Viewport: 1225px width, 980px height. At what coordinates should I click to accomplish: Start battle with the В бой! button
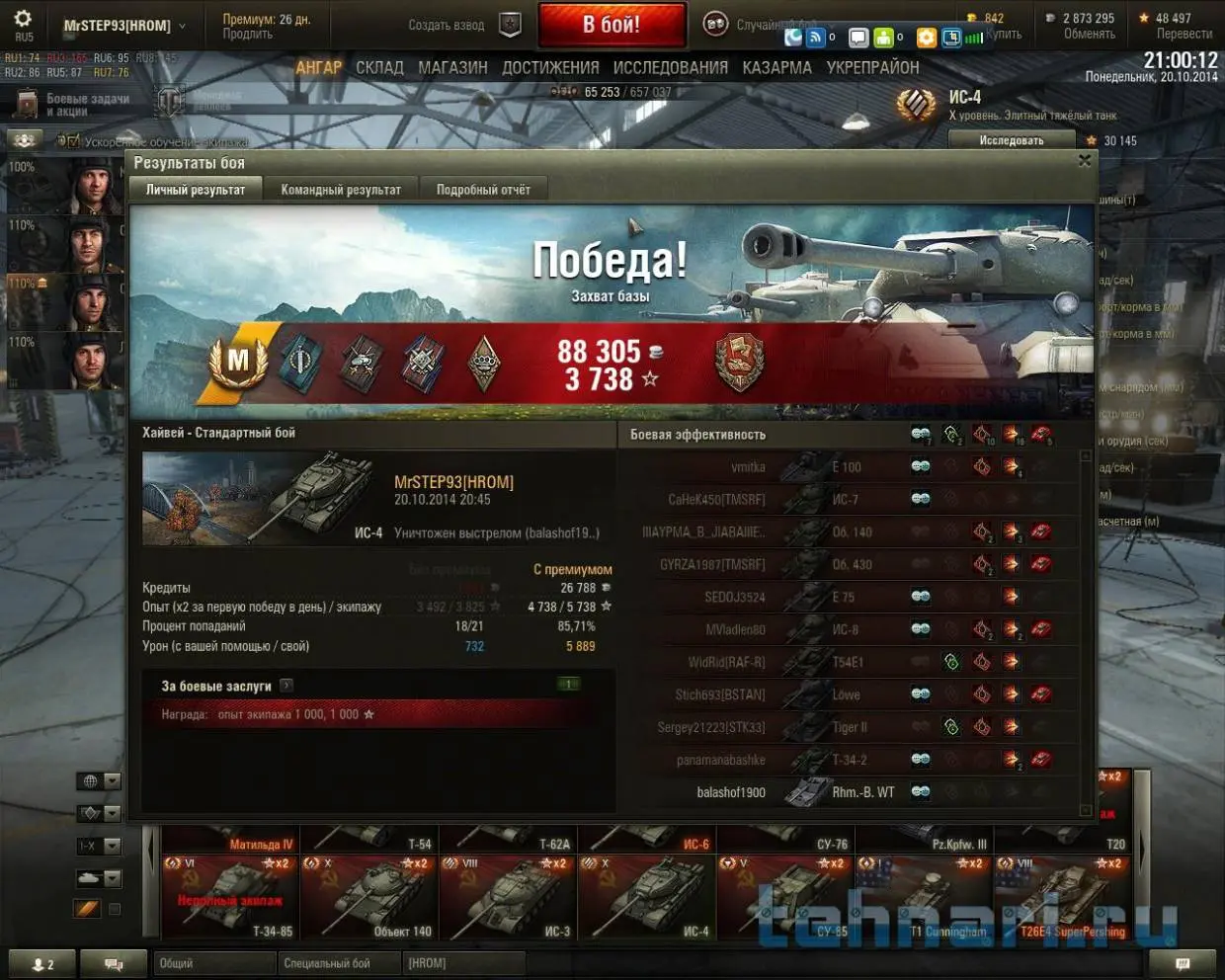[x=612, y=25]
